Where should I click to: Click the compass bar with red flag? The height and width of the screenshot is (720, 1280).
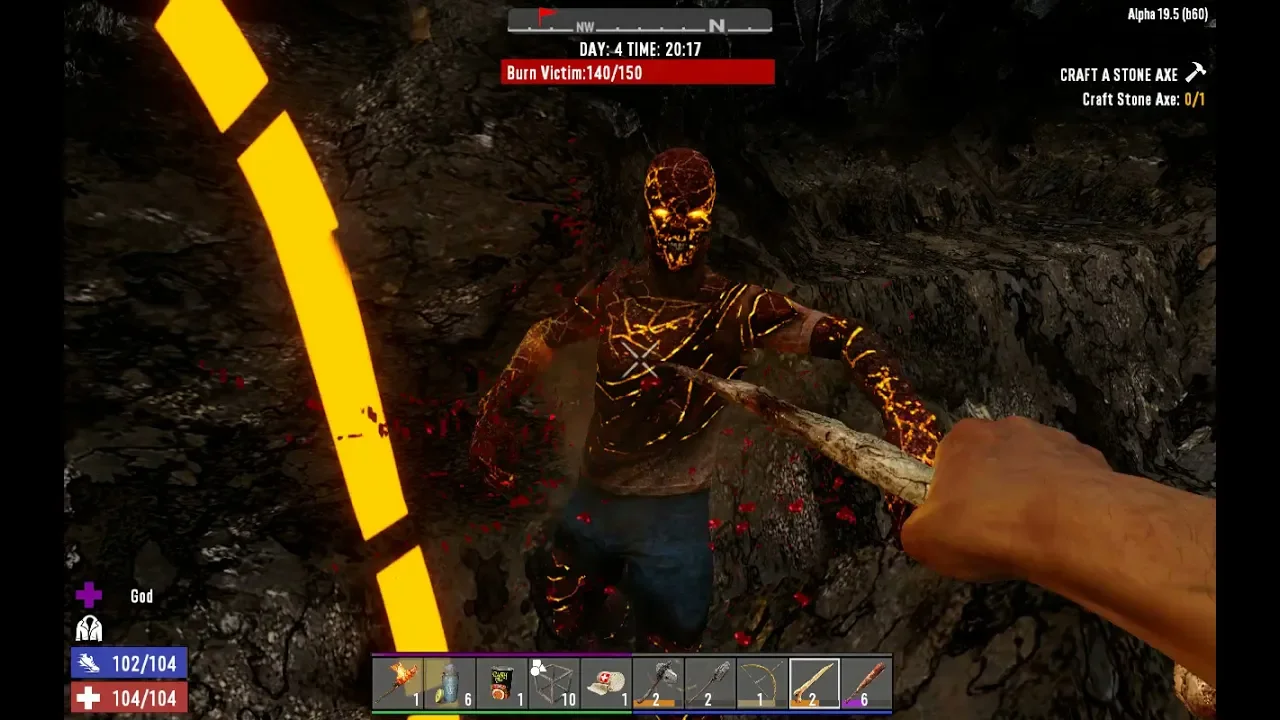point(640,22)
